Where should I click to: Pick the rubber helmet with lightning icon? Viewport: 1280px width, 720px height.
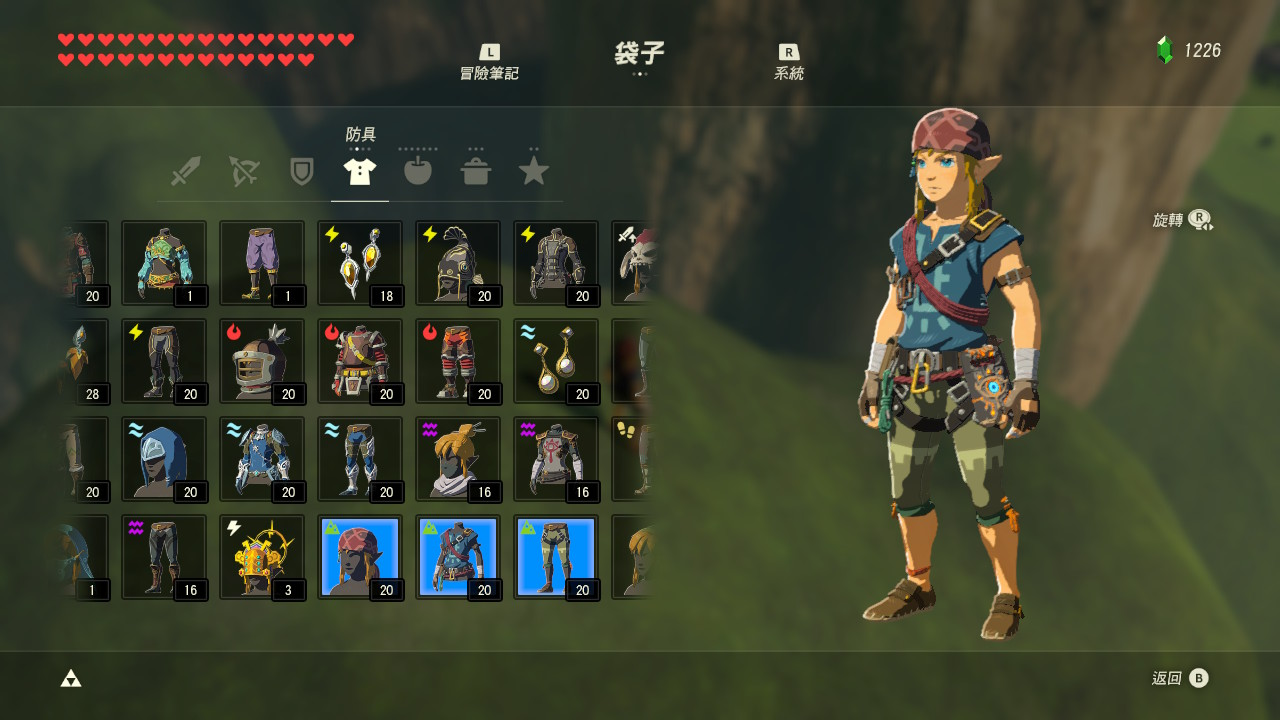pyautogui.click(x=458, y=263)
